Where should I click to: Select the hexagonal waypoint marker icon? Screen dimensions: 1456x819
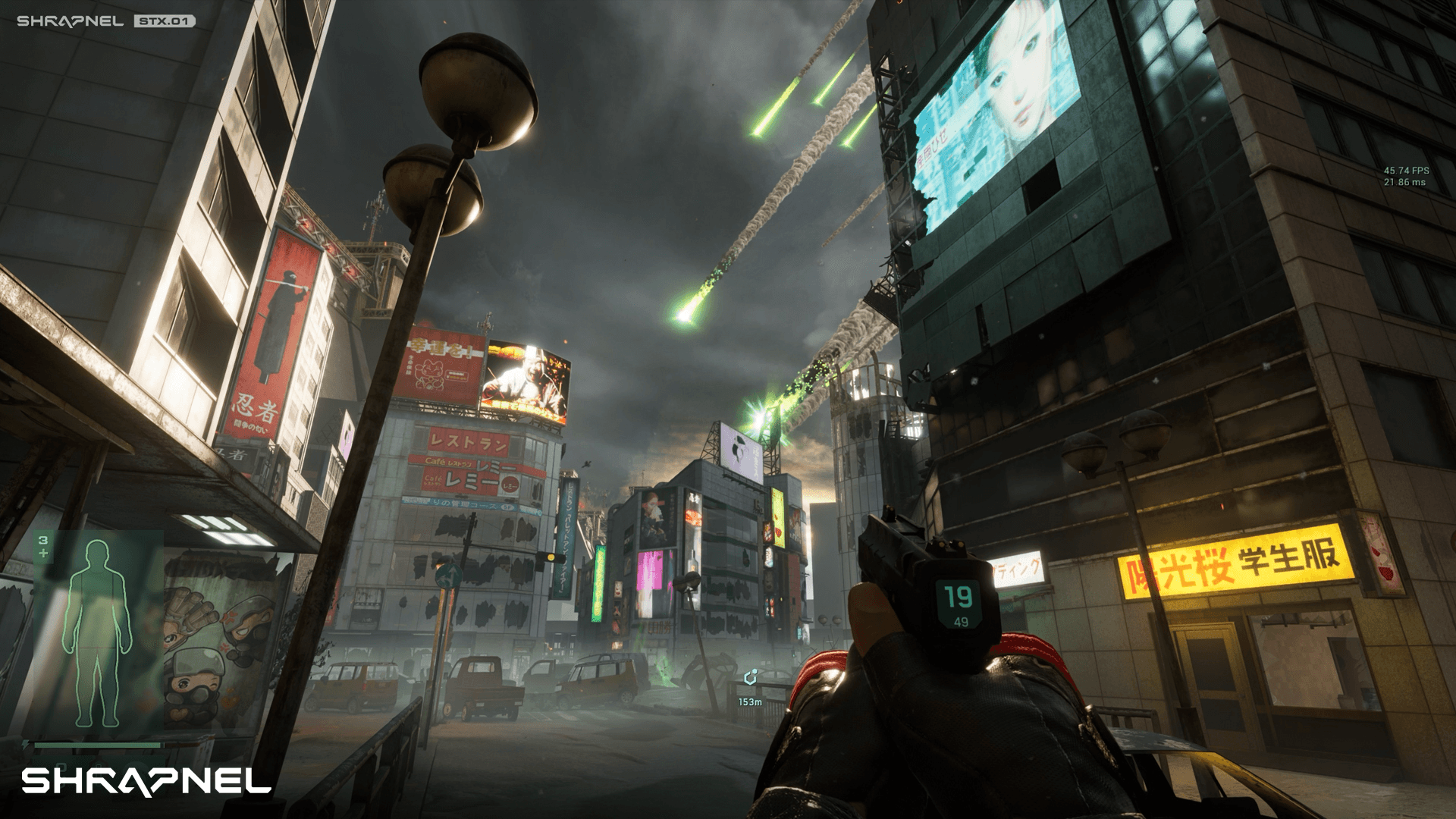point(751,677)
